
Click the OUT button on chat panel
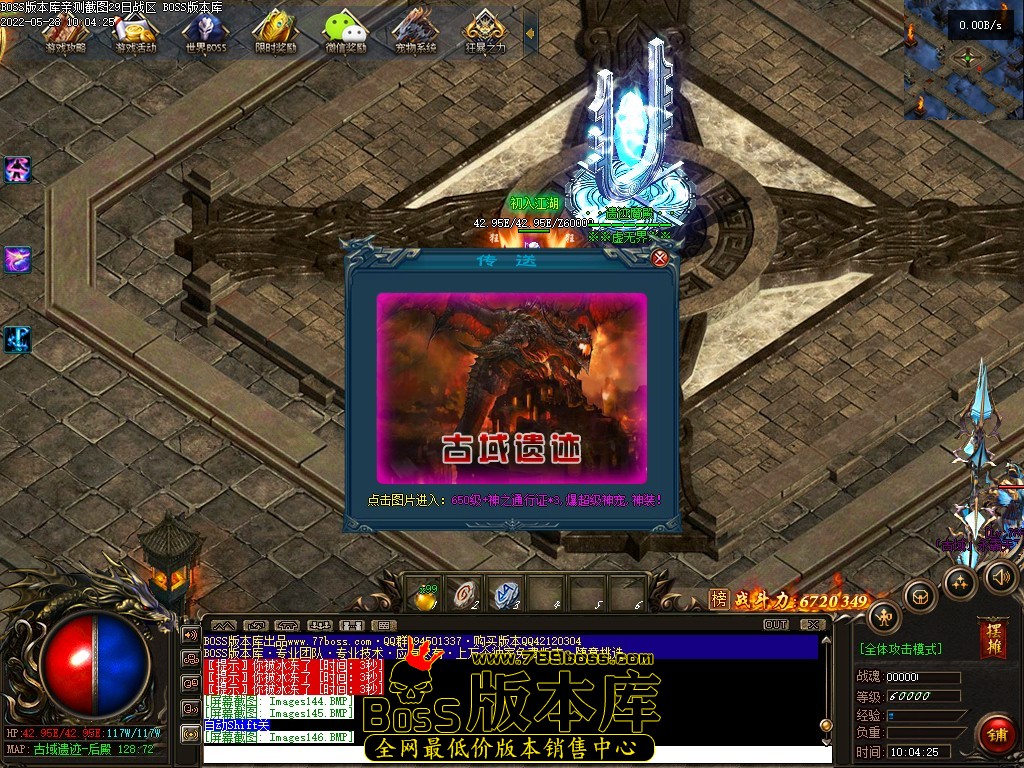[x=775, y=625]
